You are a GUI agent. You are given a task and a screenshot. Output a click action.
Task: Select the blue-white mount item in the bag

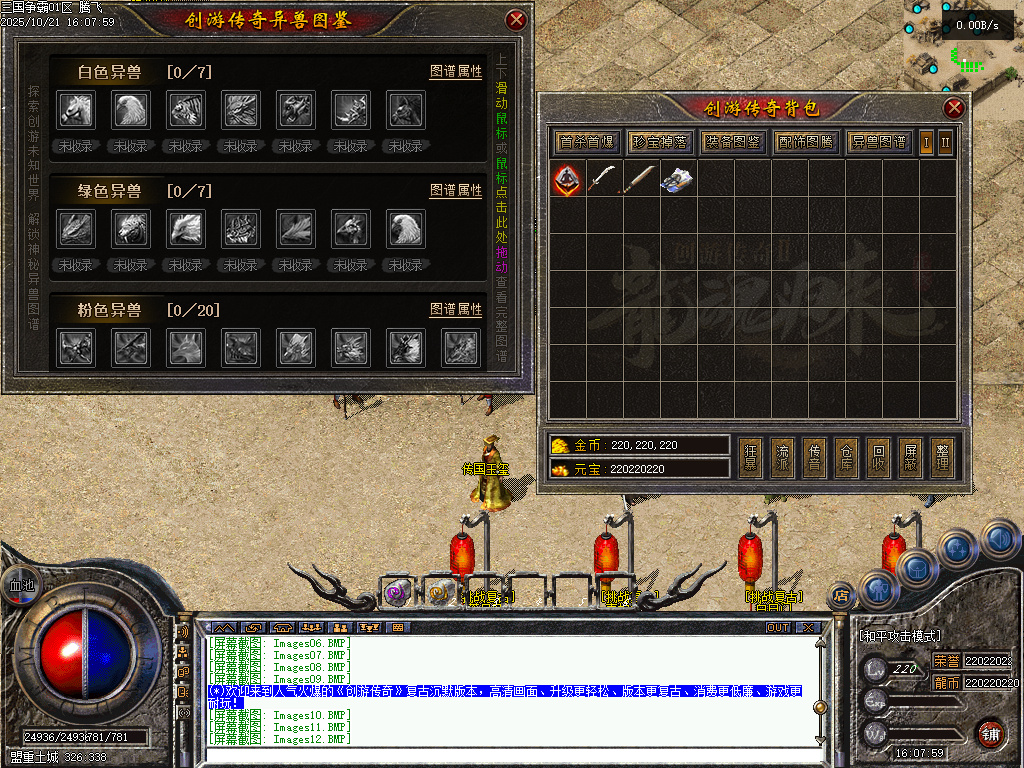[679, 180]
